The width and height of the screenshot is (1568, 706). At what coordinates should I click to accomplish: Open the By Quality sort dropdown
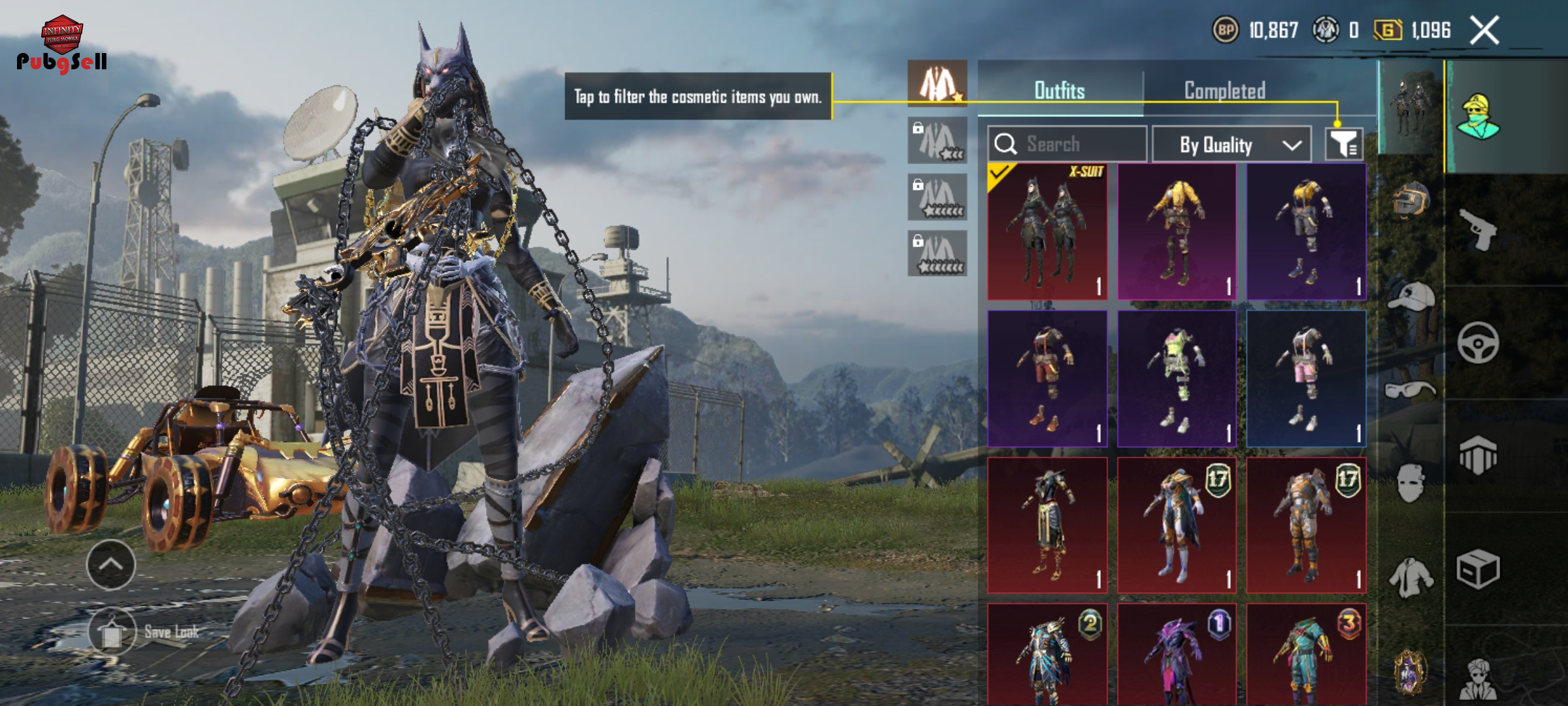pyautogui.click(x=1231, y=144)
